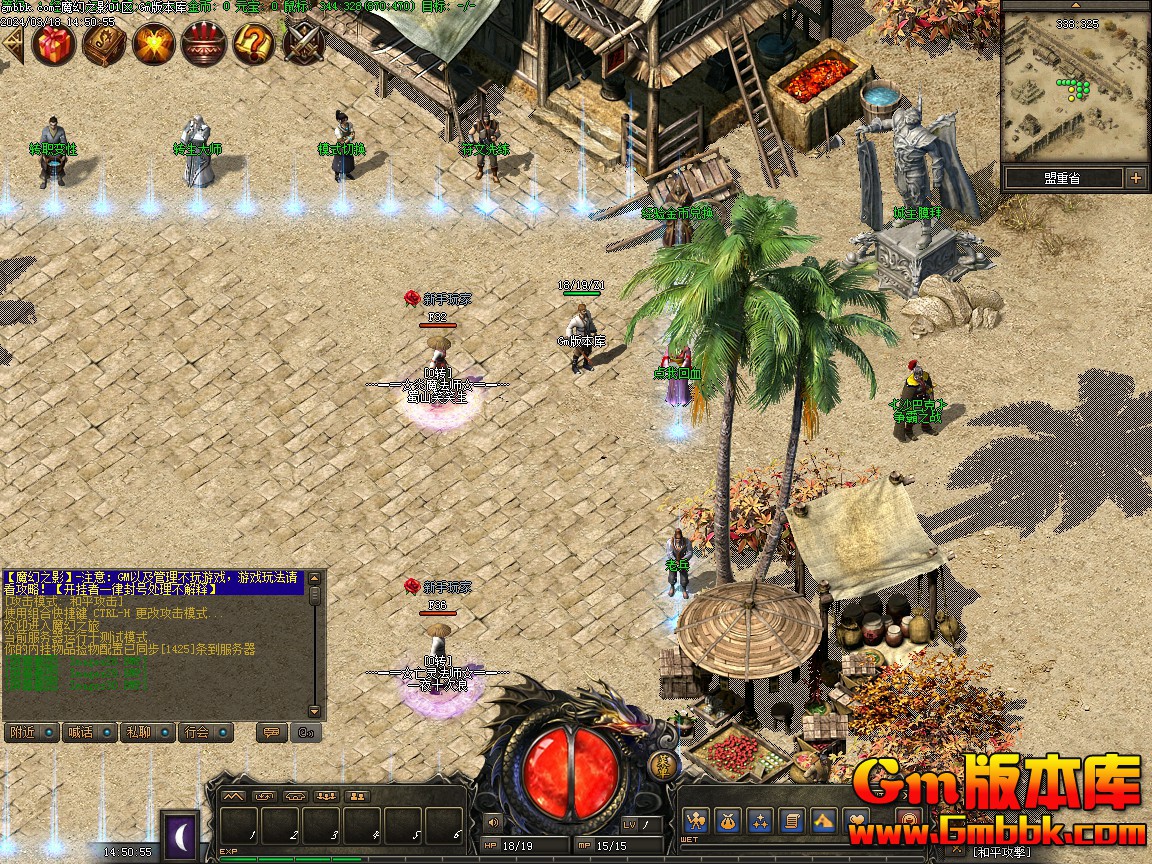Open the dragon-embossed book icon
The height and width of the screenshot is (864, 1152).
coord(104,44)
